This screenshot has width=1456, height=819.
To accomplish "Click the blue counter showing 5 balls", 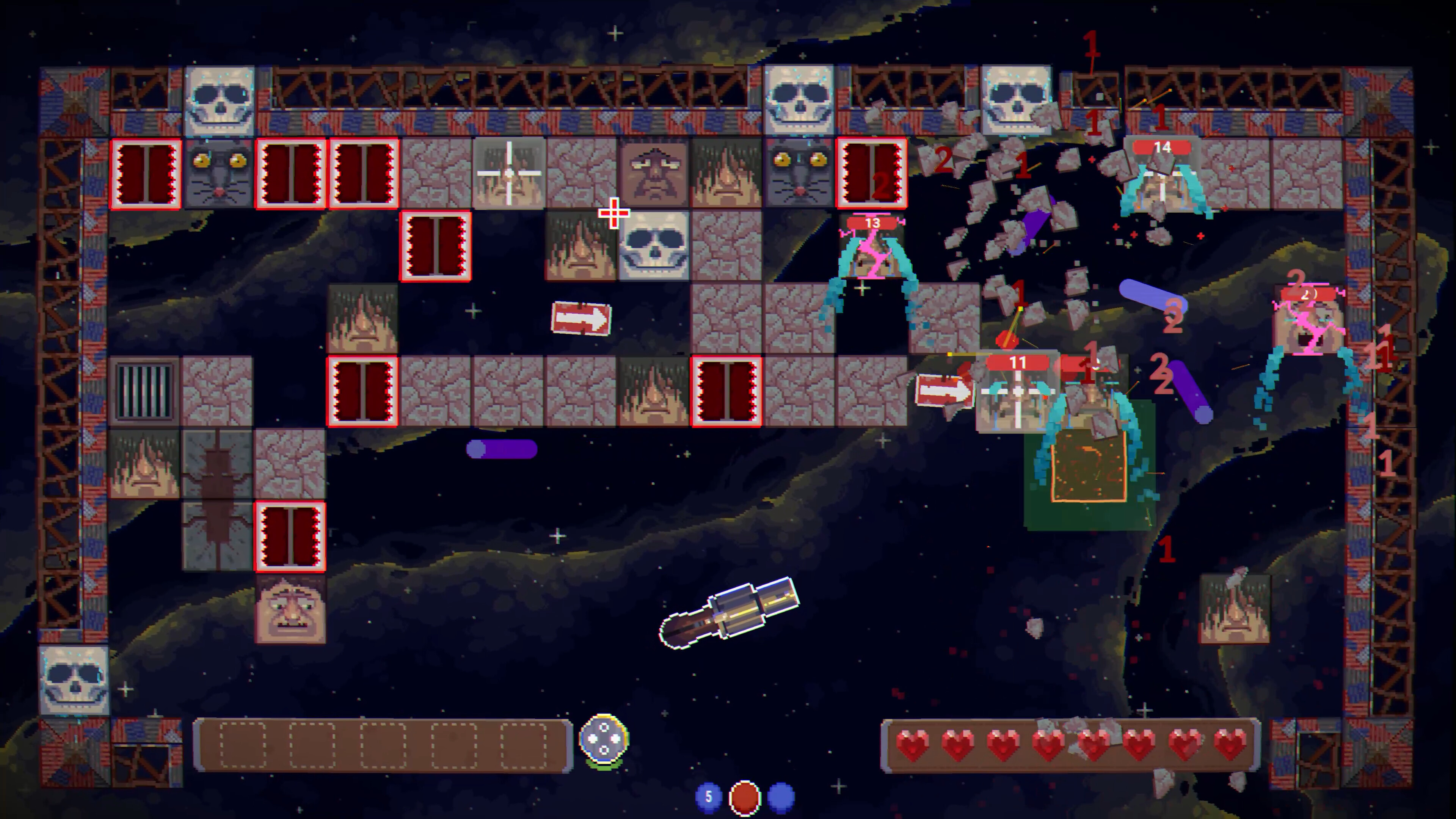I will coord(709,796).
